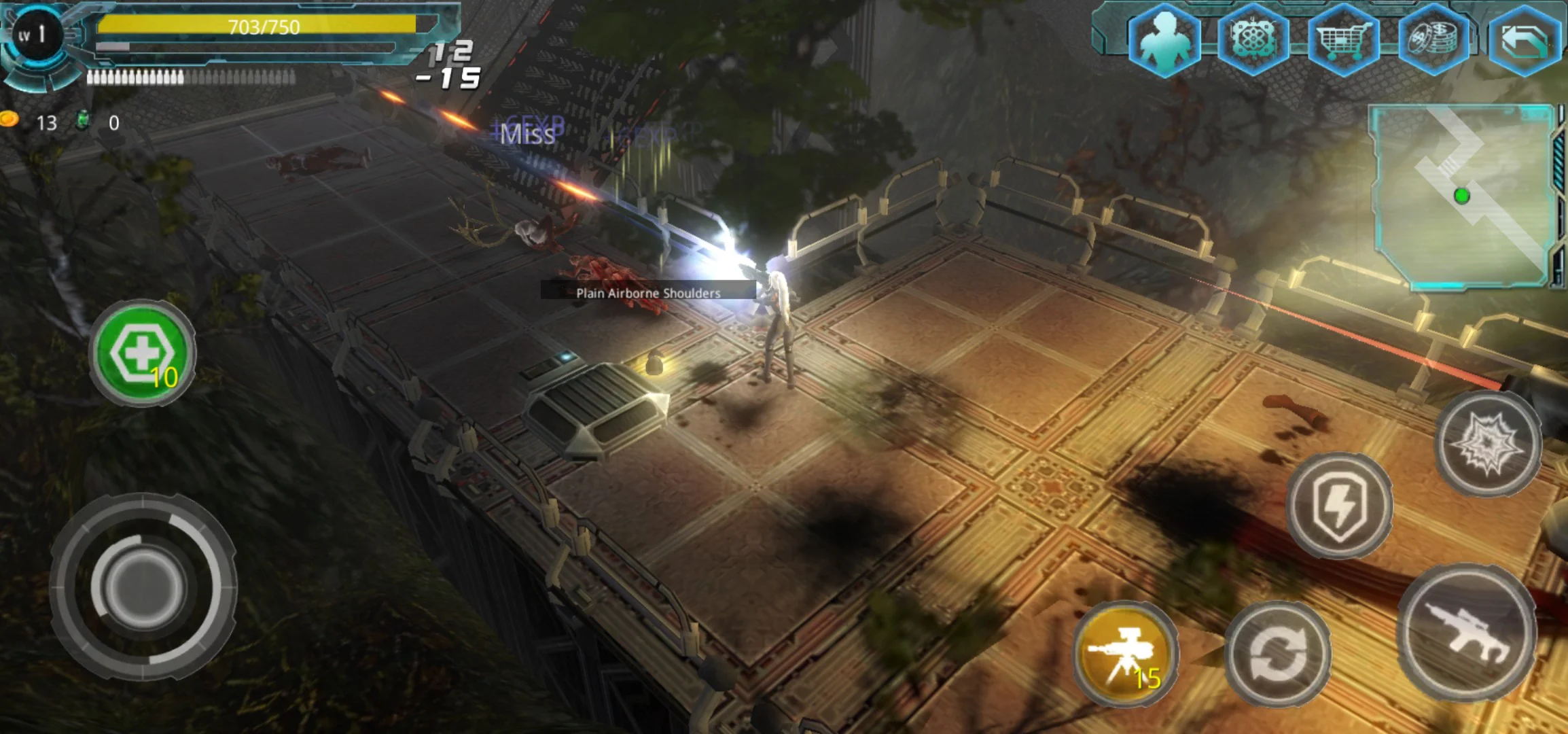The image size is (1568, 734).
Task: Tap the level 1 player badge
Action: (x=33, y=35)
